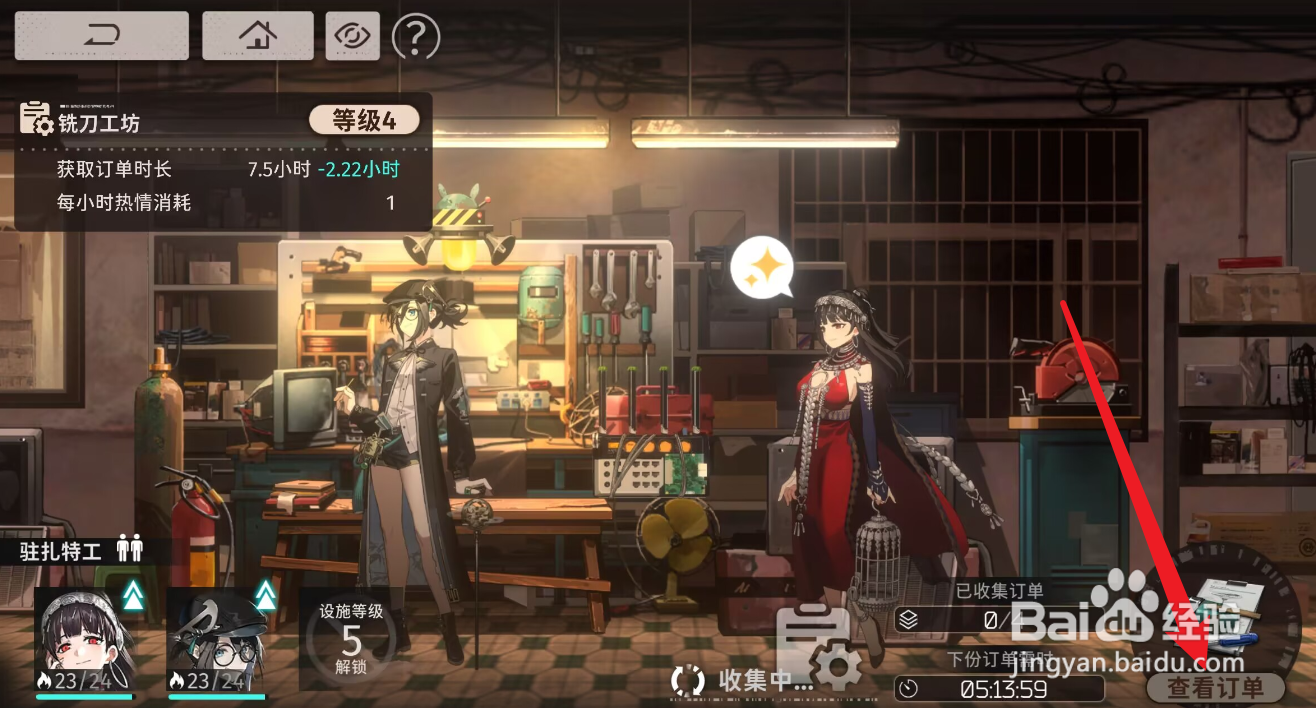
Task: Return to the home screen
Action: [x=257, y=36]
